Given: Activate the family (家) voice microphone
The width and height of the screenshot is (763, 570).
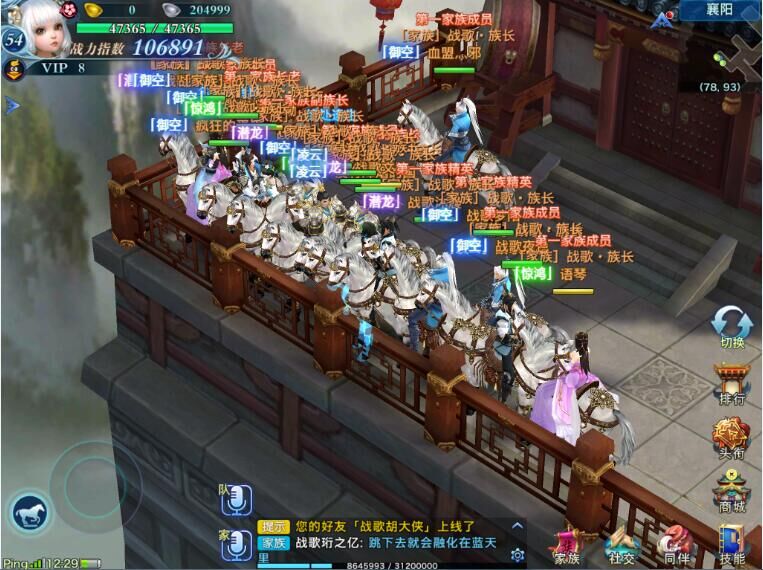Looking at the screenshot, I should coord(237,544).
